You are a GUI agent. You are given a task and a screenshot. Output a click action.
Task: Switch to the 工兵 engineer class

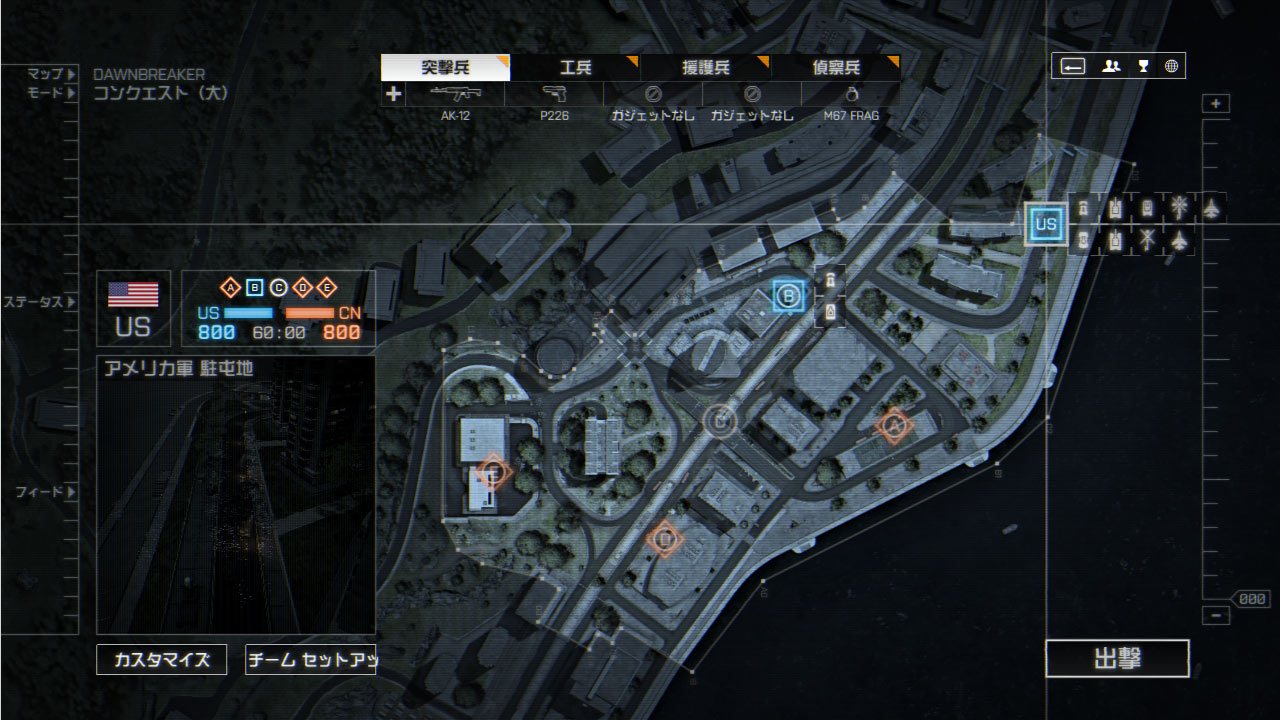click(575, 68)
